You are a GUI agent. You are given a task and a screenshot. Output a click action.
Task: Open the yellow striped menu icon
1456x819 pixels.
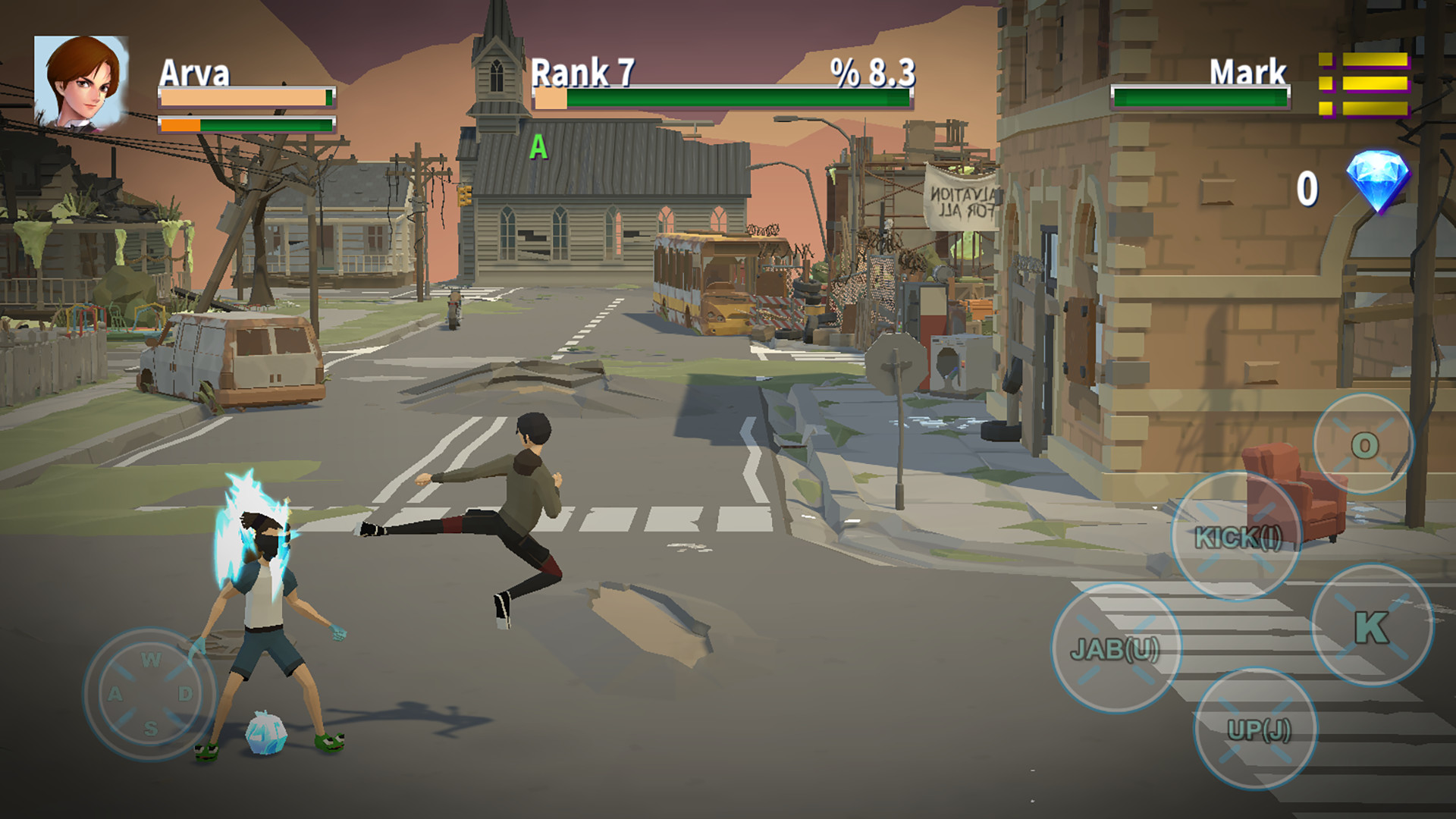pos(1364,84)
